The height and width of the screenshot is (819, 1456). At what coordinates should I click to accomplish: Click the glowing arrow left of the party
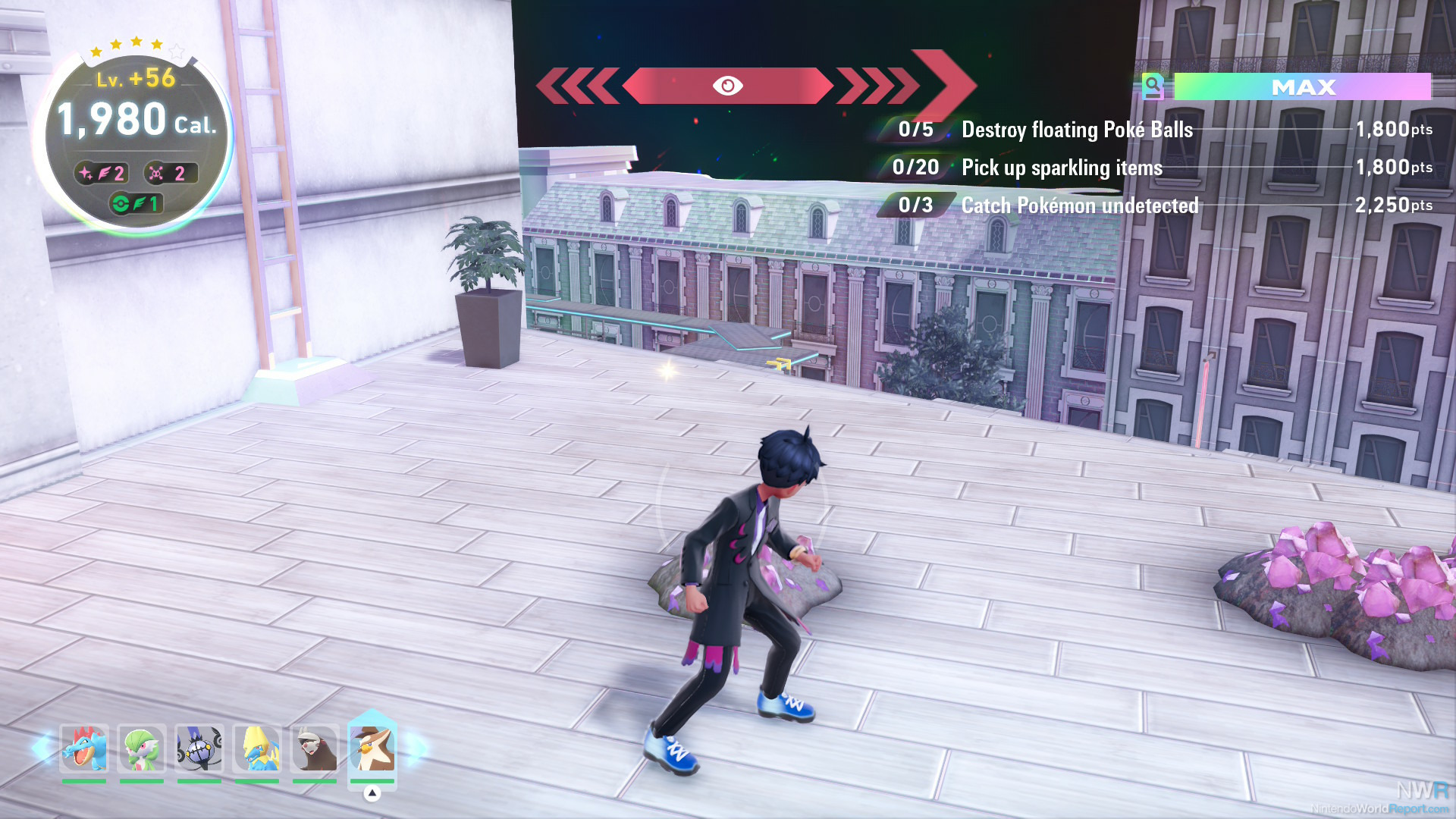(x=42, y=748)
